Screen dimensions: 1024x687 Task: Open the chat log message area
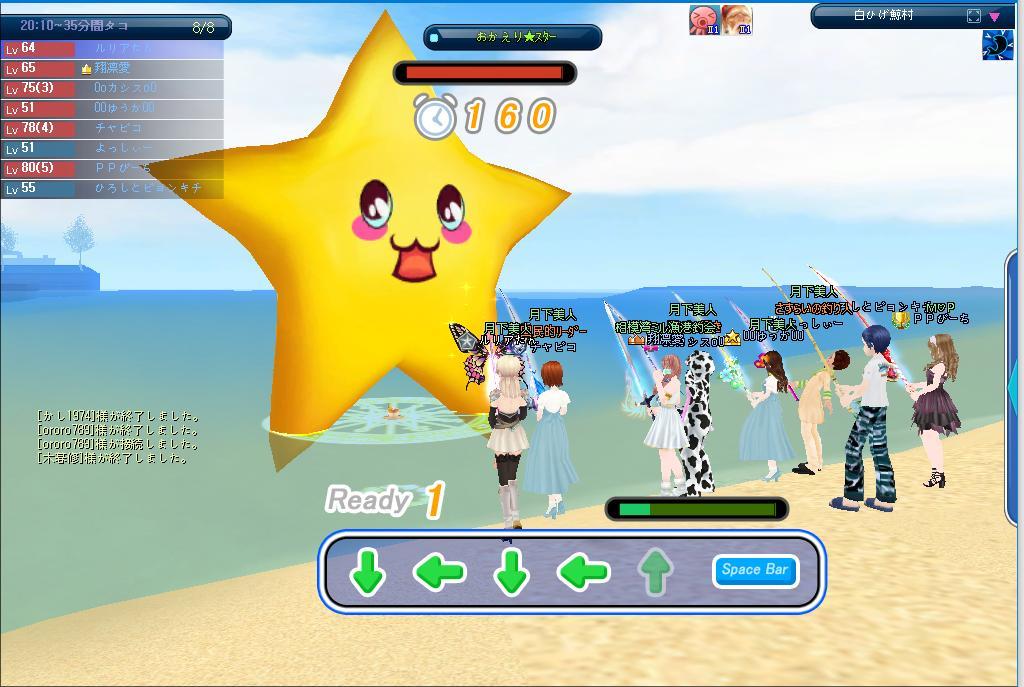[x=118, y=437]
